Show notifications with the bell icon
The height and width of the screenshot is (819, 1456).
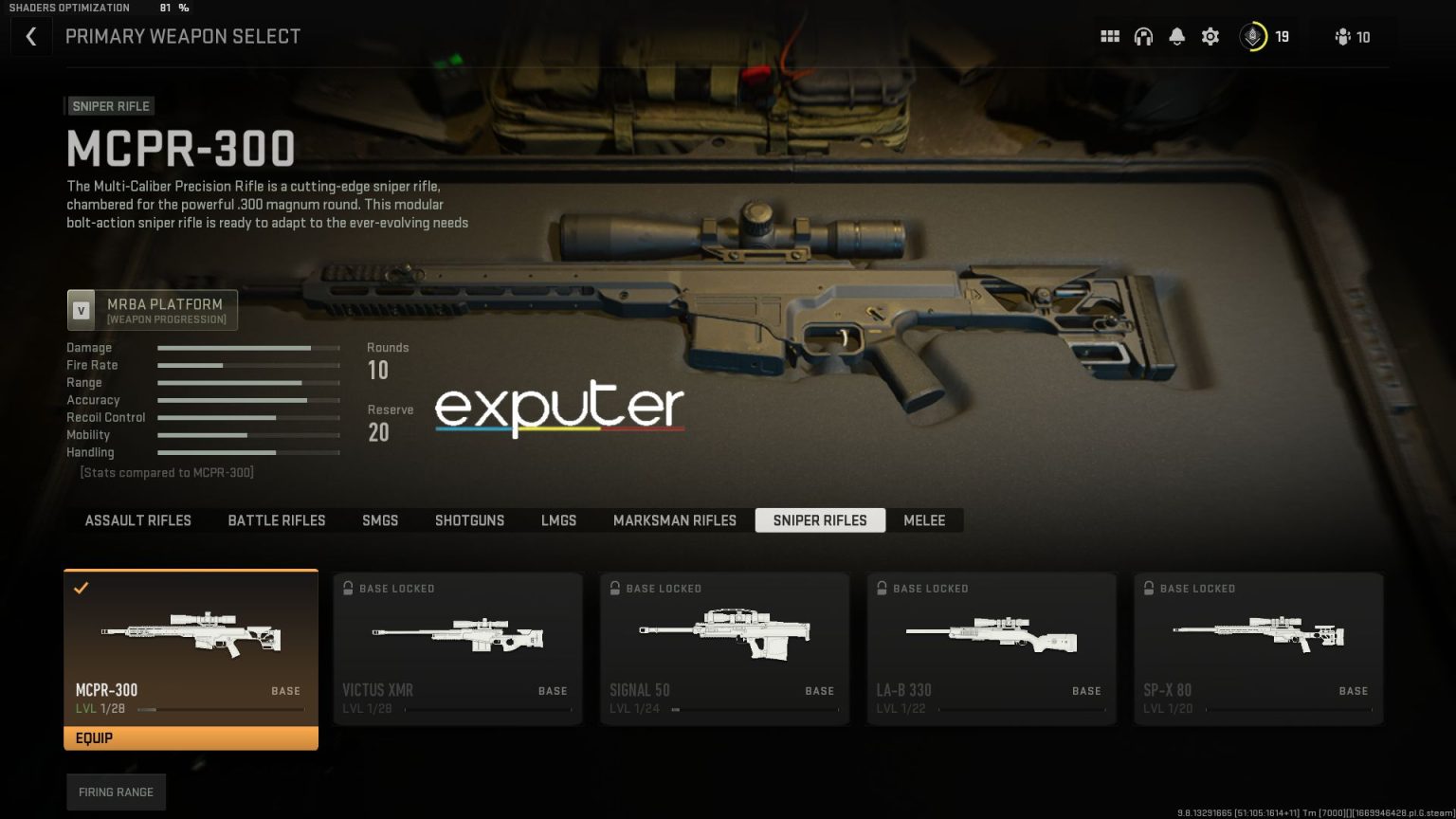point(1176,37)
